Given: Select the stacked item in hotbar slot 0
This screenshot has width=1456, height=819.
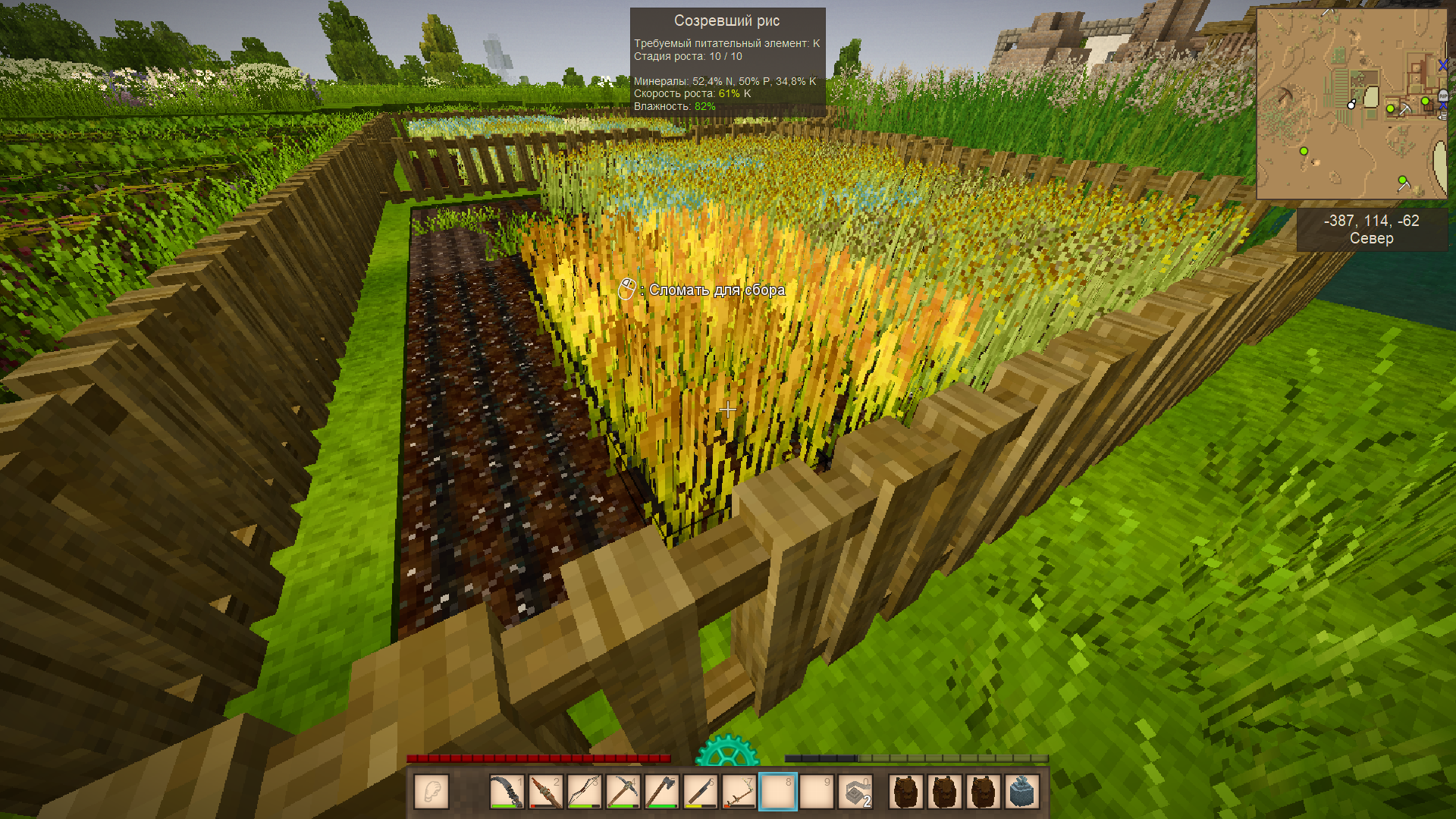Looking at the screenshot, I should point(855,792).
